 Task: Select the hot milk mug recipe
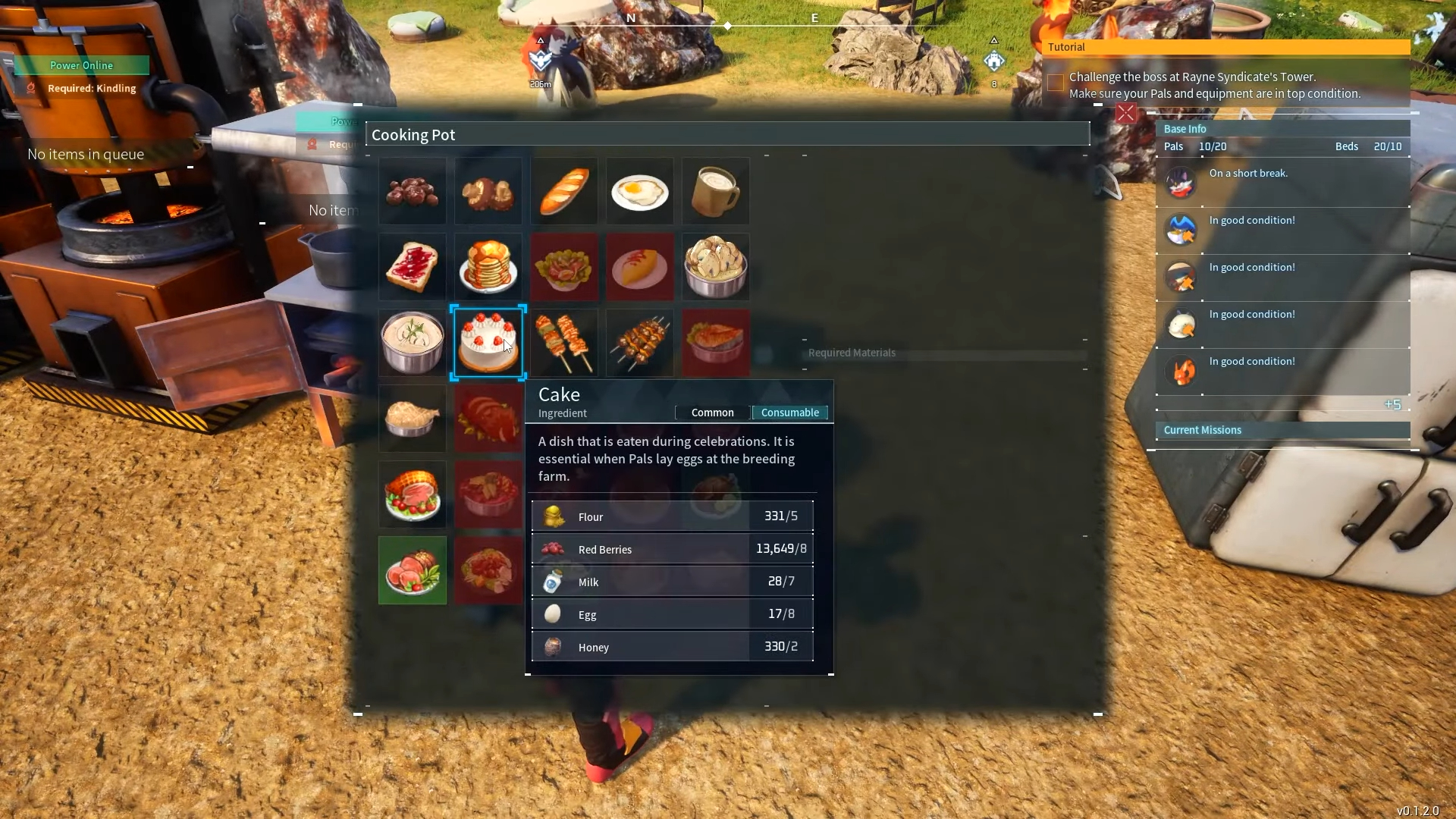tap(715, 191)
